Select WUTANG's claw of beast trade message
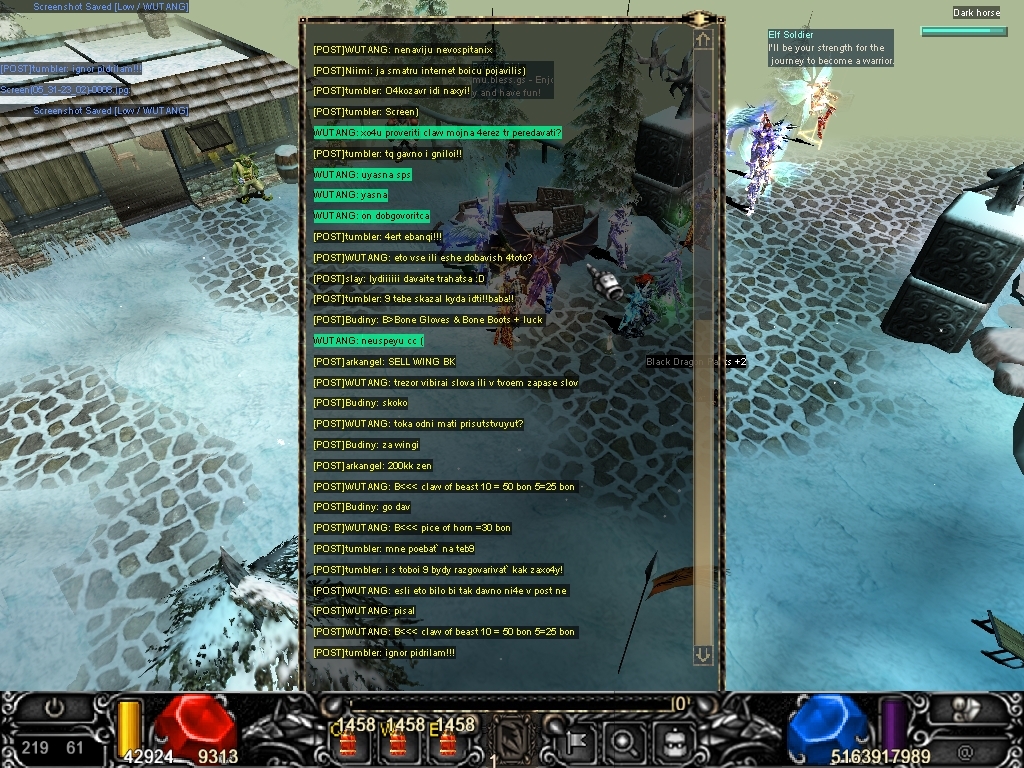The image size is (1024, 768). (x=444, y=487)
